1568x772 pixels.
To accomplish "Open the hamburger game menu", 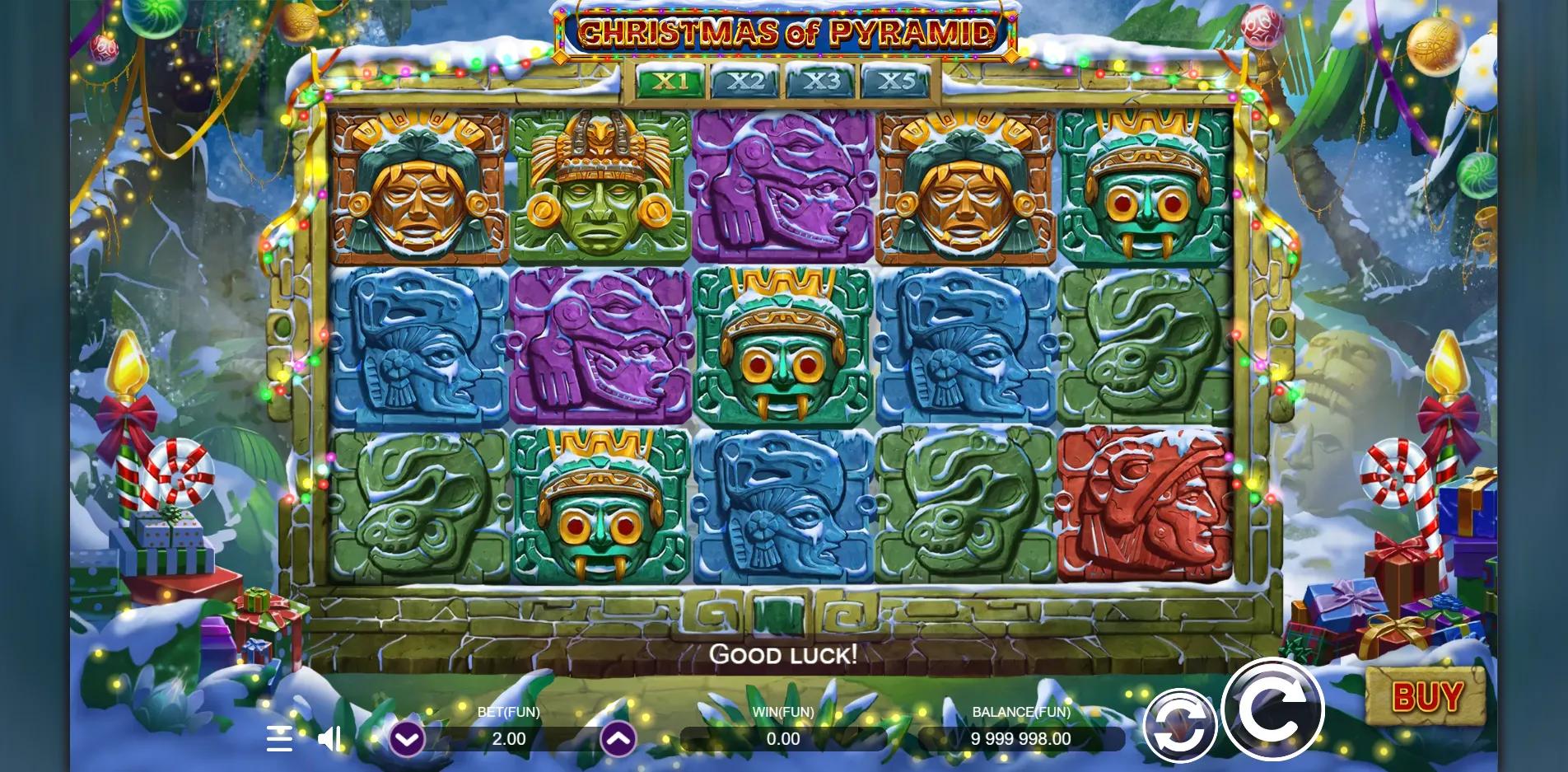I will [280, 740].
